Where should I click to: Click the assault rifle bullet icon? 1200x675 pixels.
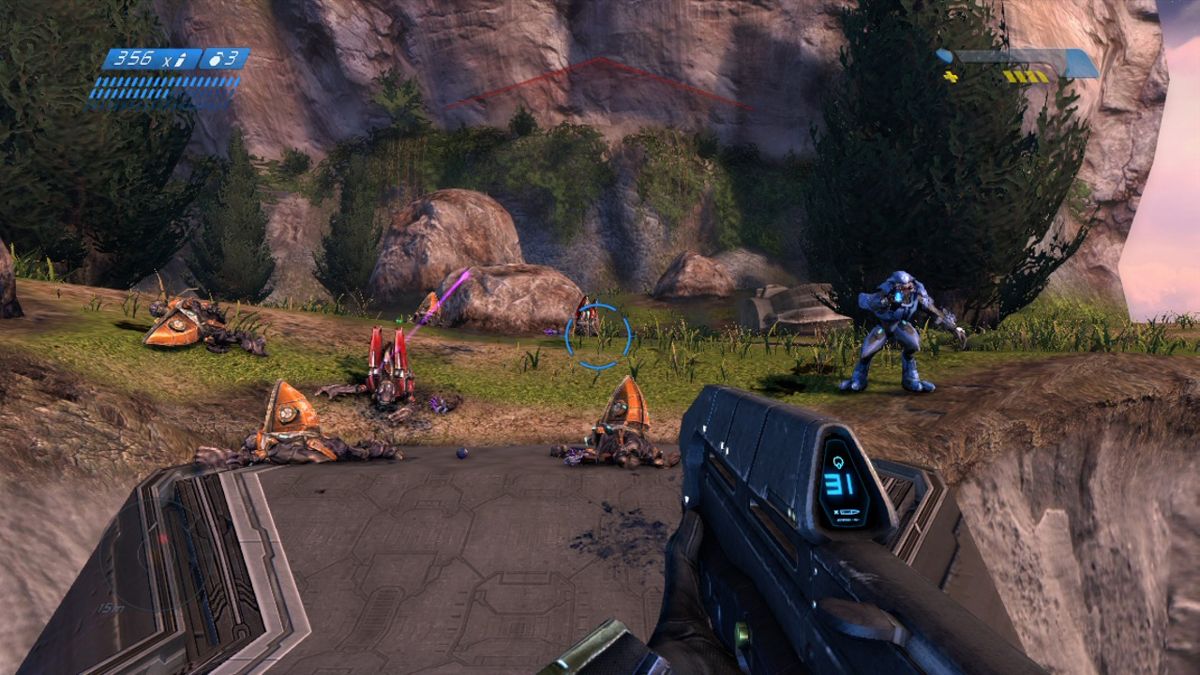point(181,59)
